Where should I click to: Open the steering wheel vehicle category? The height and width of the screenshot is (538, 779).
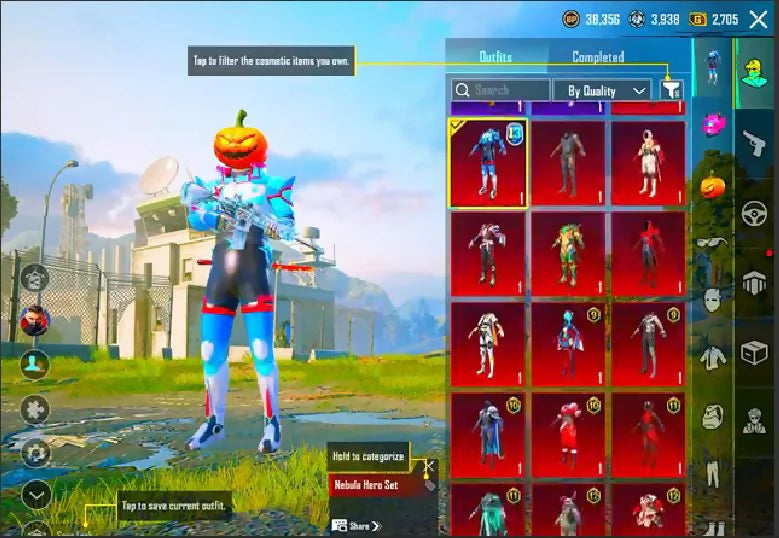(x=755, y=213)
